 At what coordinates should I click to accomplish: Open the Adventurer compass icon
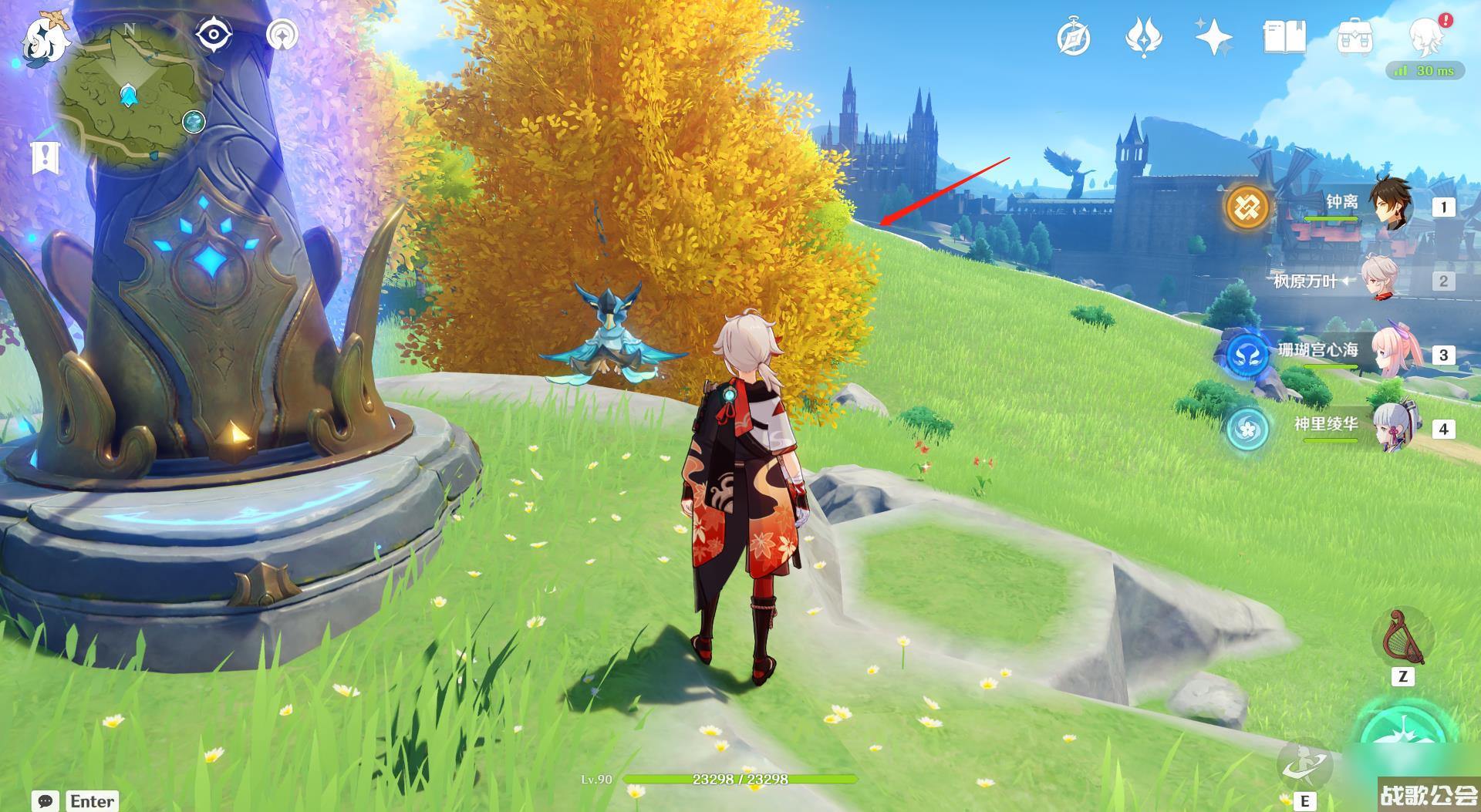[x=1074, y=38]
